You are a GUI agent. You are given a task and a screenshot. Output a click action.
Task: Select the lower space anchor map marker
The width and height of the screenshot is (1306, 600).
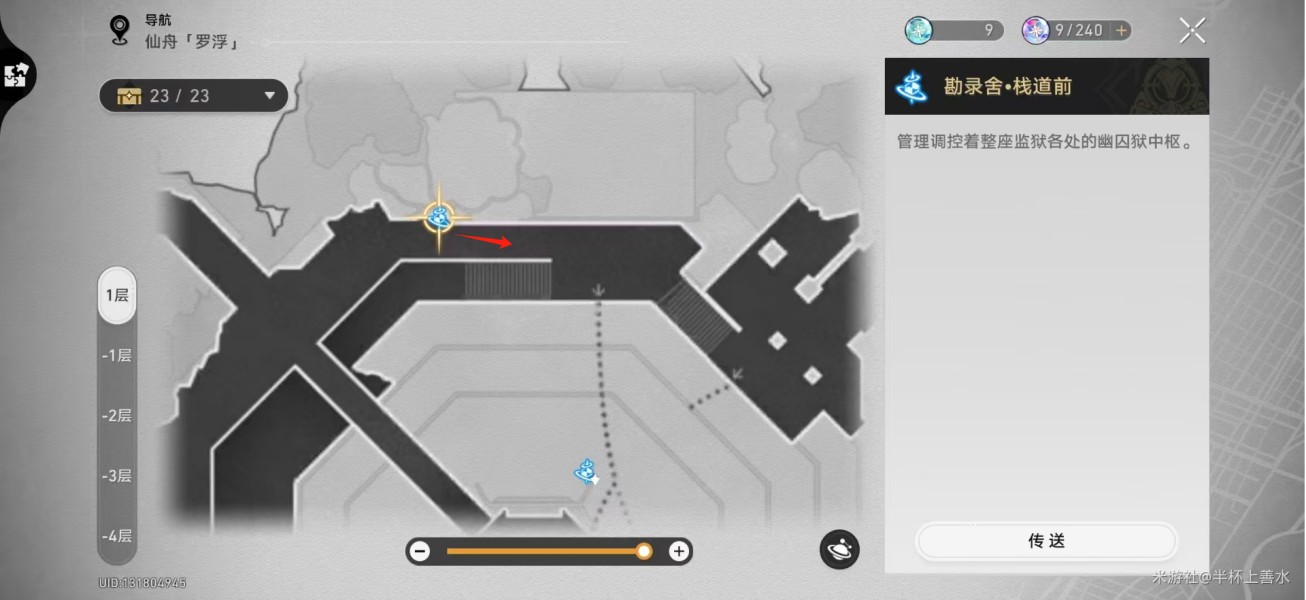pyautogui.click(x=586, y=471)
